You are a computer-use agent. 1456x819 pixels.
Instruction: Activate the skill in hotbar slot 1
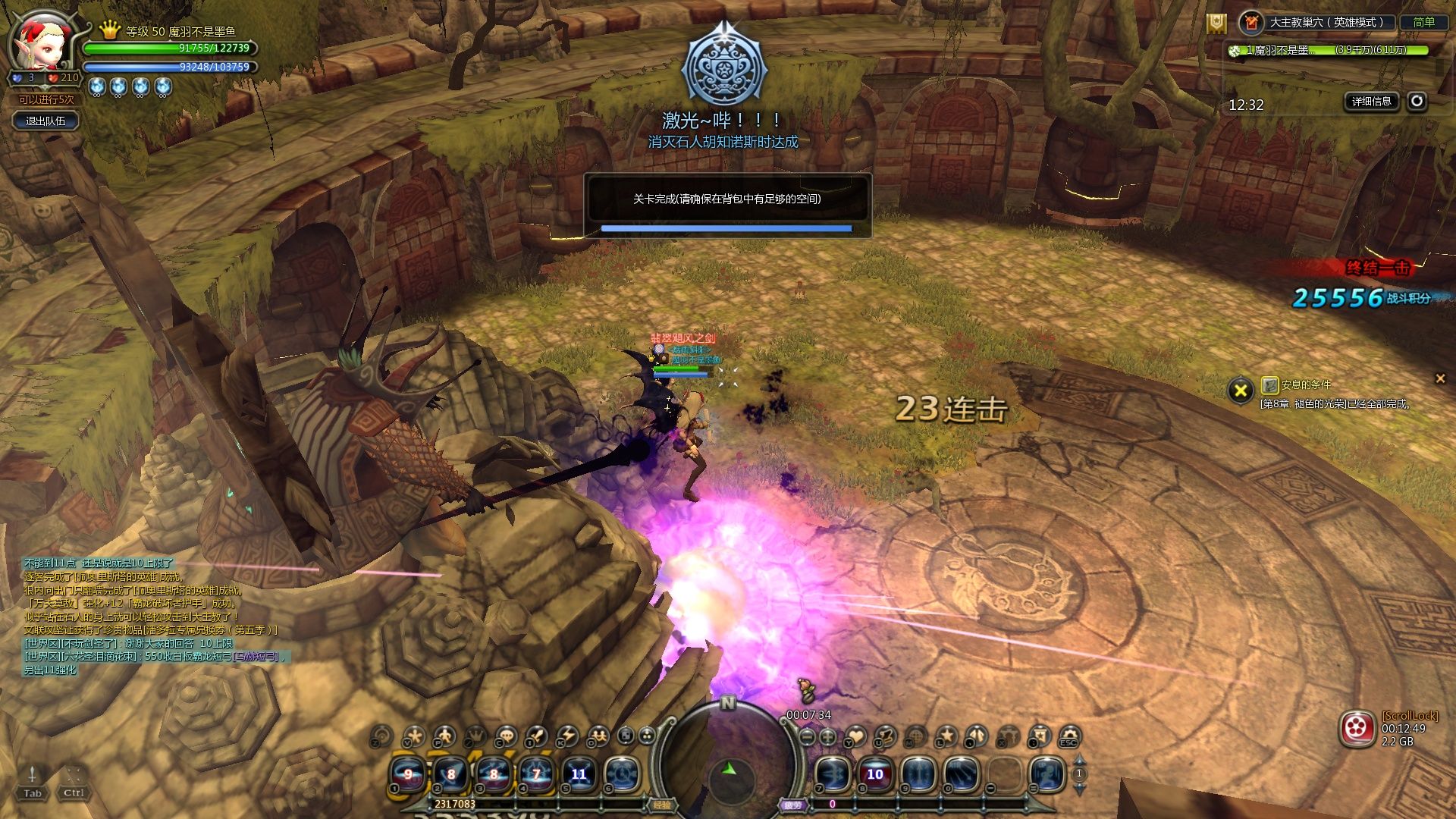tap(408, 774)
